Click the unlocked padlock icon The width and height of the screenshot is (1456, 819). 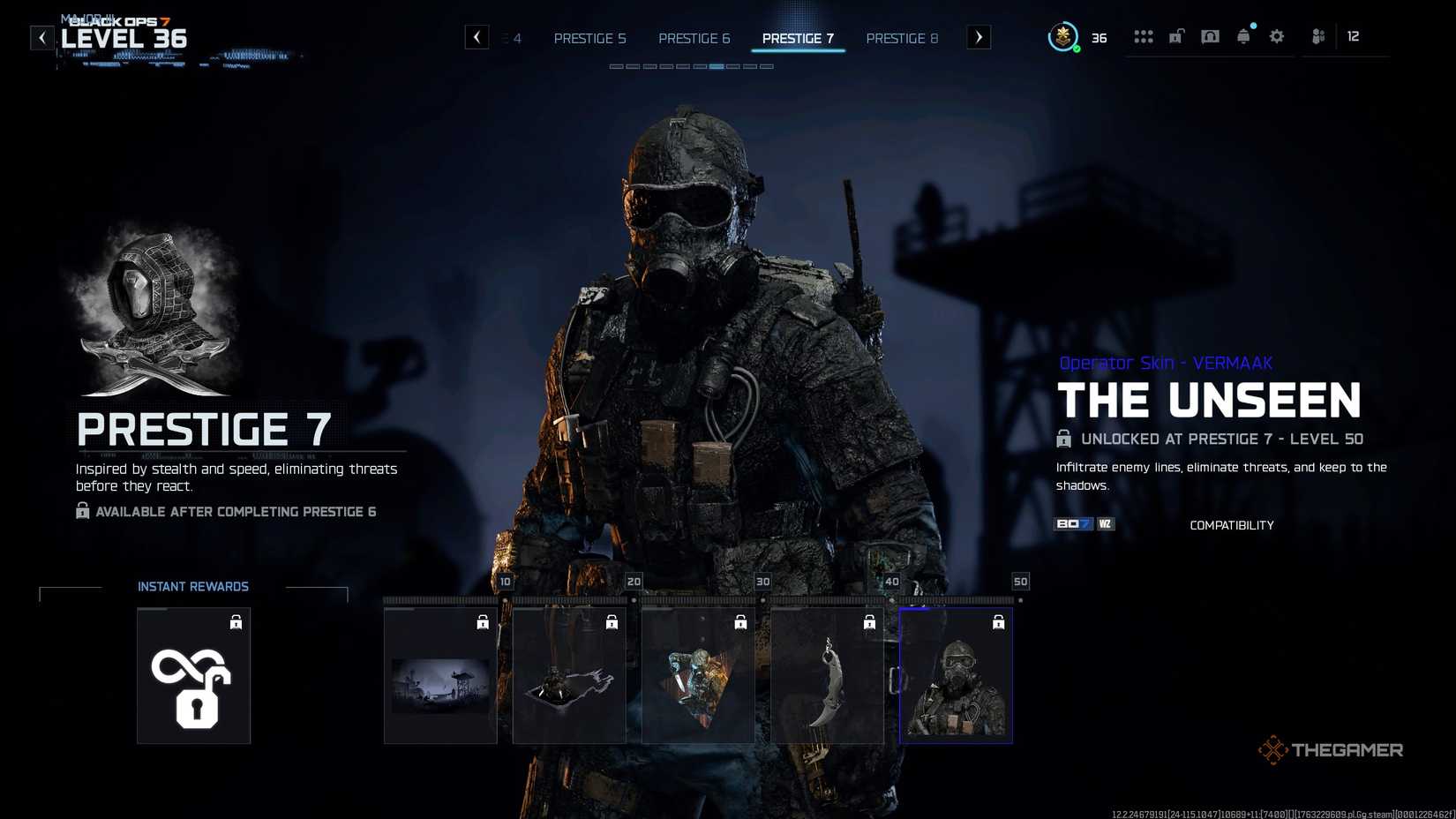pos(1176,36)
